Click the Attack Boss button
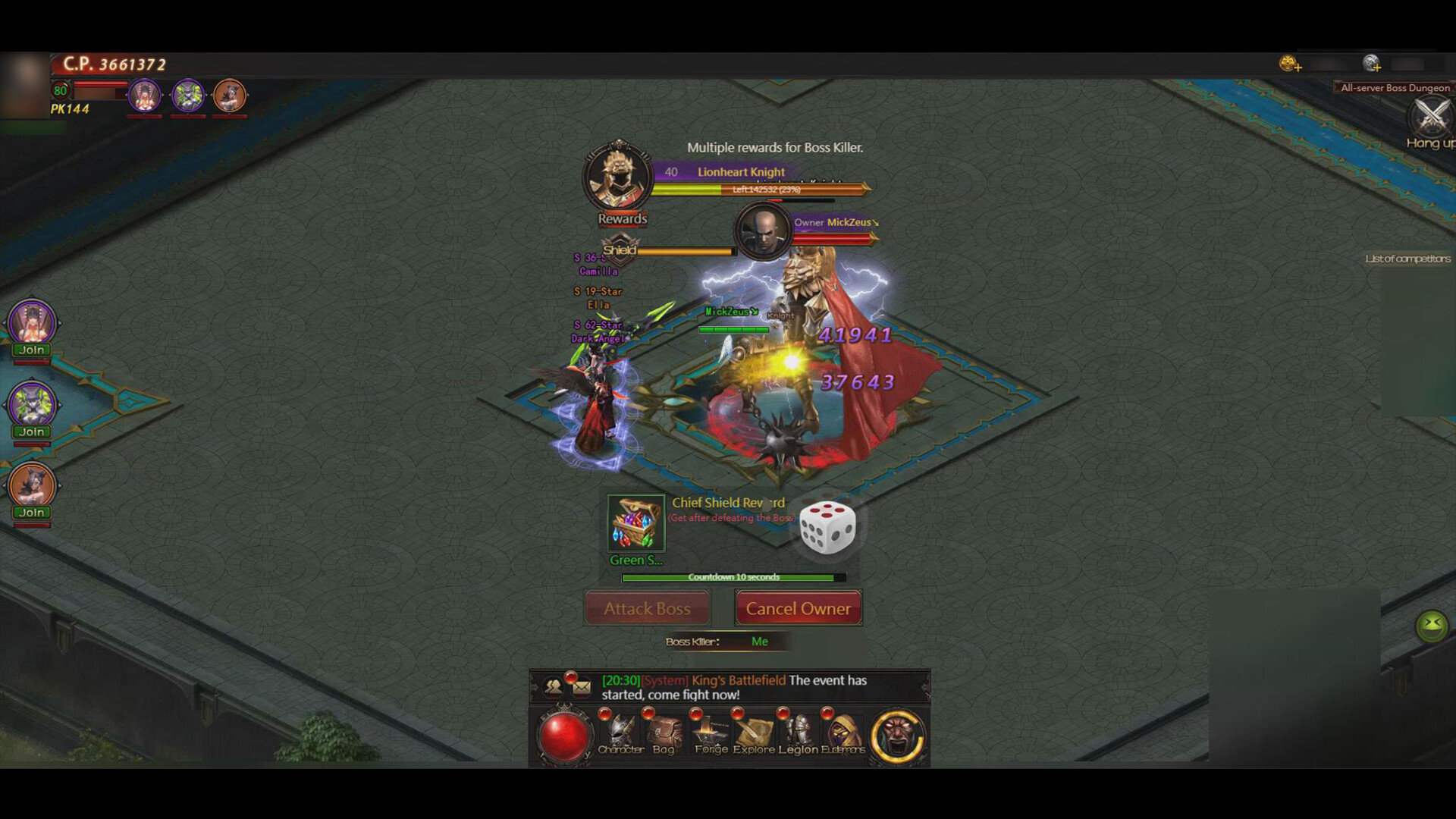Image resolution: width=1456 pixels, height=819 pixels. [647, 608]
